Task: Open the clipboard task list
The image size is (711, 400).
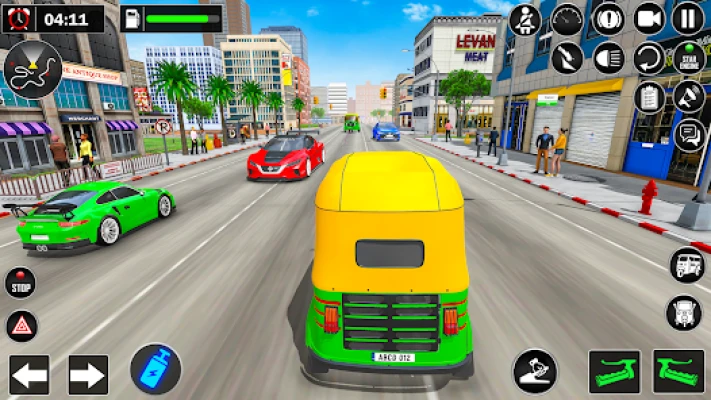Action: pos(649,96)
